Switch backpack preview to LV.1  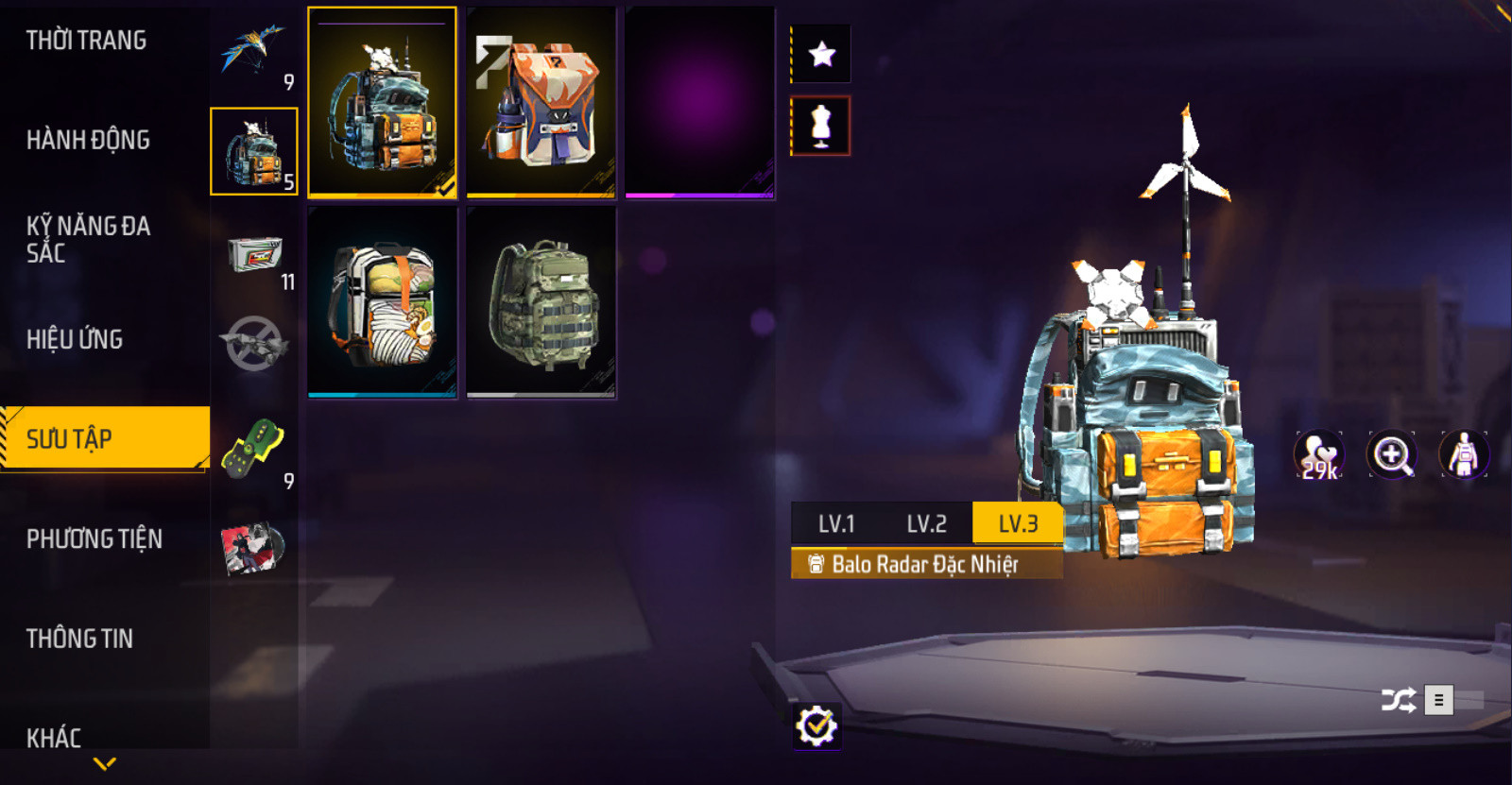point(836,523)
